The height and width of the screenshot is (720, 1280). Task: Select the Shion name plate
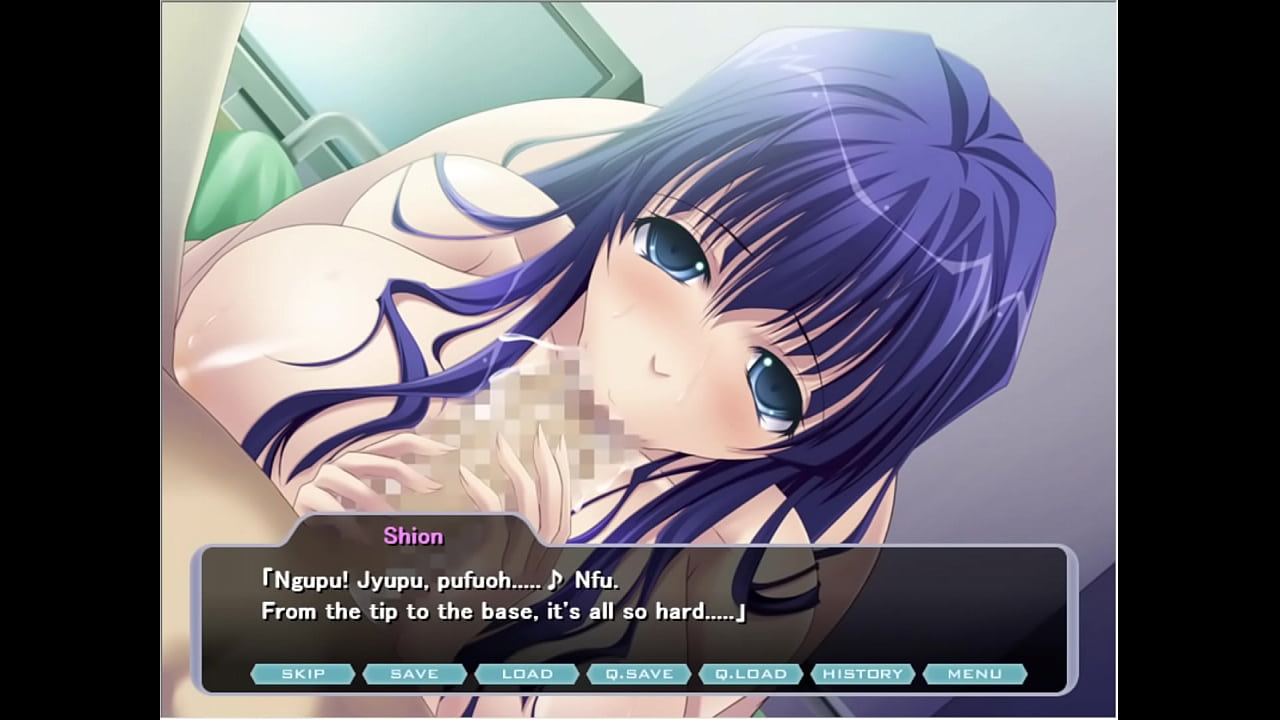(x=412, y=536)
